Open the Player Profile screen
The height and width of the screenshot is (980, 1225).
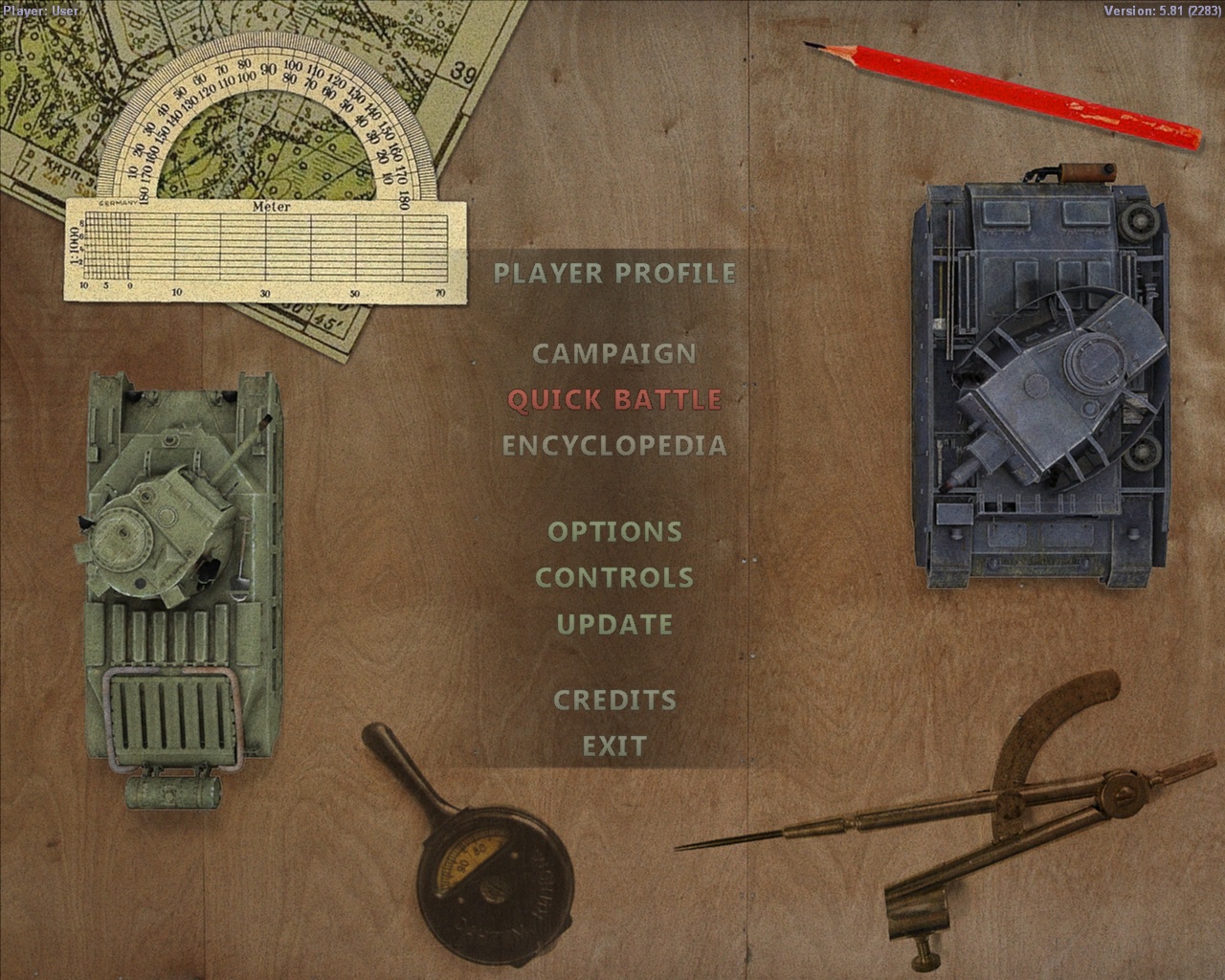(x=615, y=274)
